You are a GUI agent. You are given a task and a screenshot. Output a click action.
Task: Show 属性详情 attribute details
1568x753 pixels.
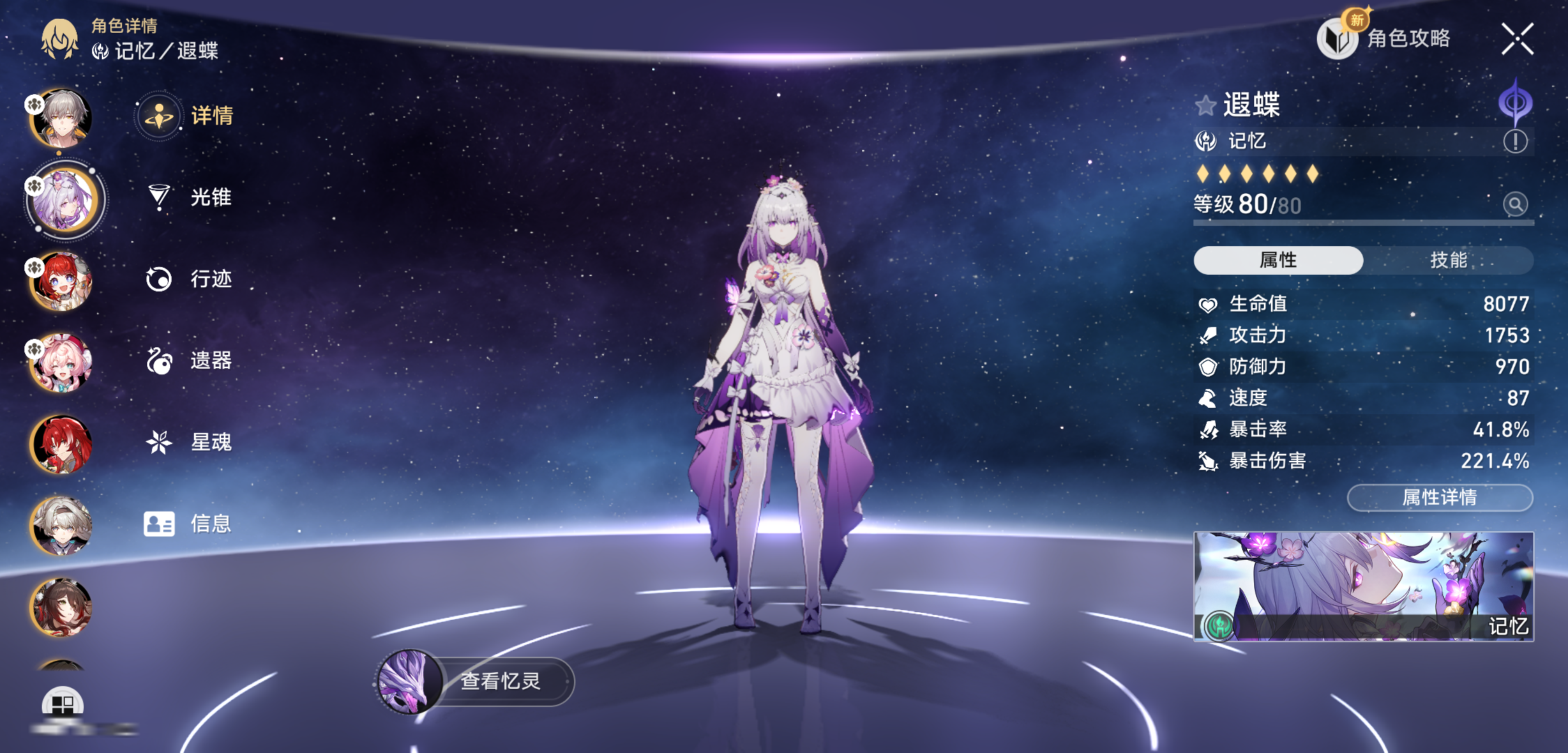point(1440,497)
